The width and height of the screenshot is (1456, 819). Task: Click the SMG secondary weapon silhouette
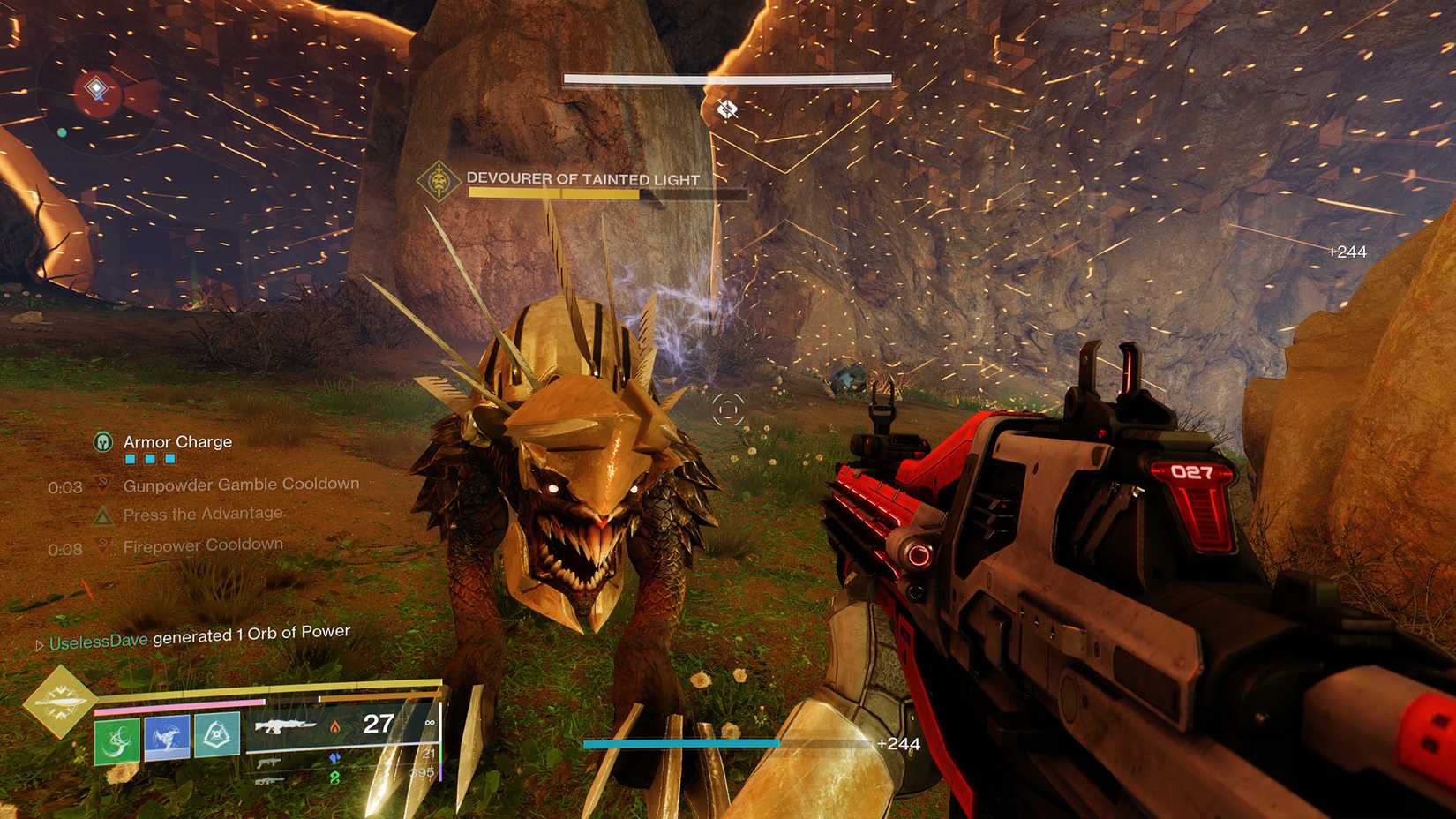(x=268, y=763)
